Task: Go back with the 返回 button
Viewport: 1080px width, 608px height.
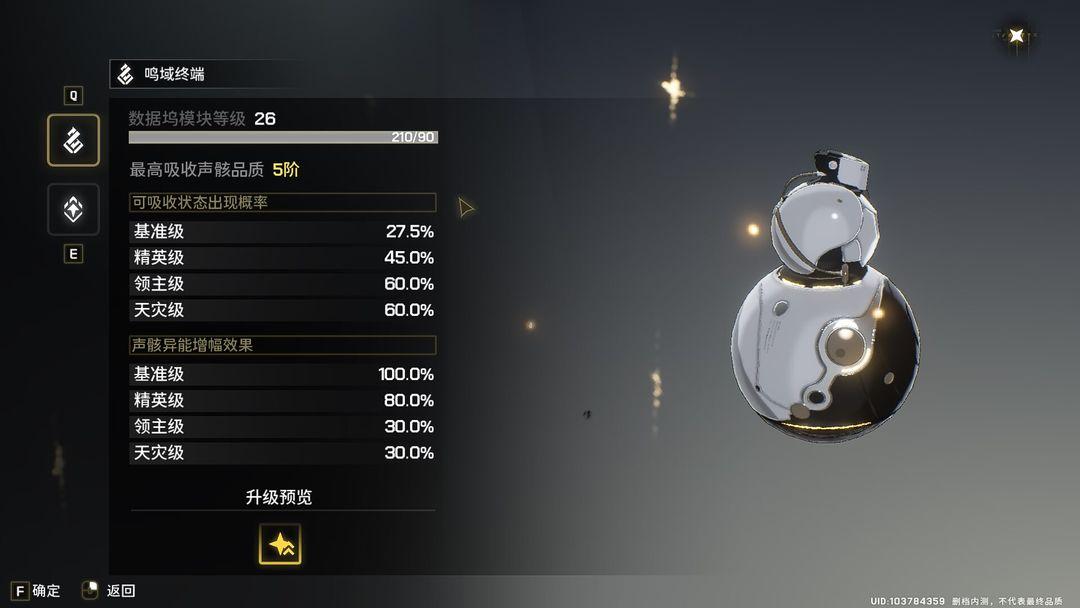Action: pos(108,590)
